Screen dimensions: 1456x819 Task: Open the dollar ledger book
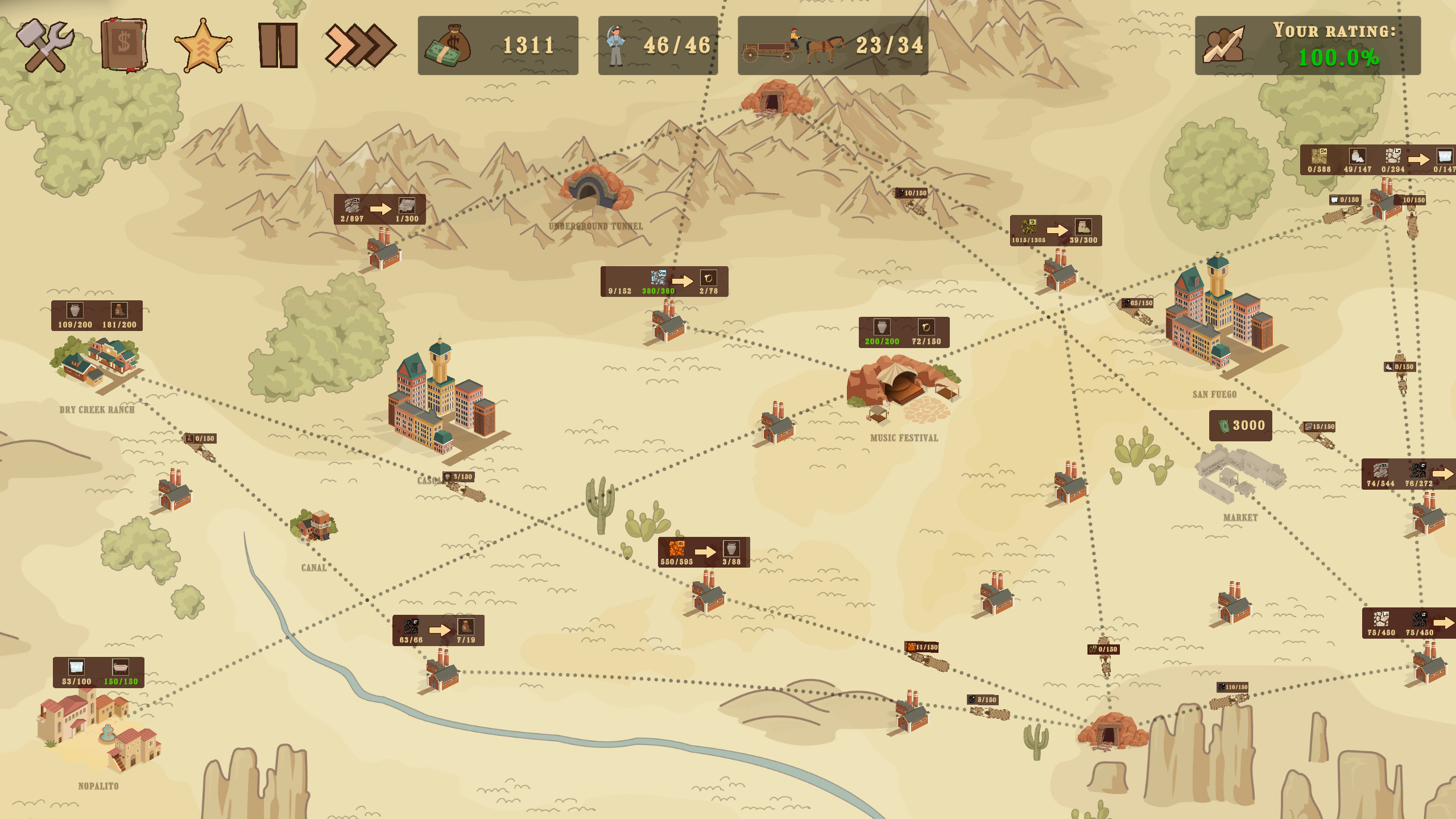pos(124,45)
